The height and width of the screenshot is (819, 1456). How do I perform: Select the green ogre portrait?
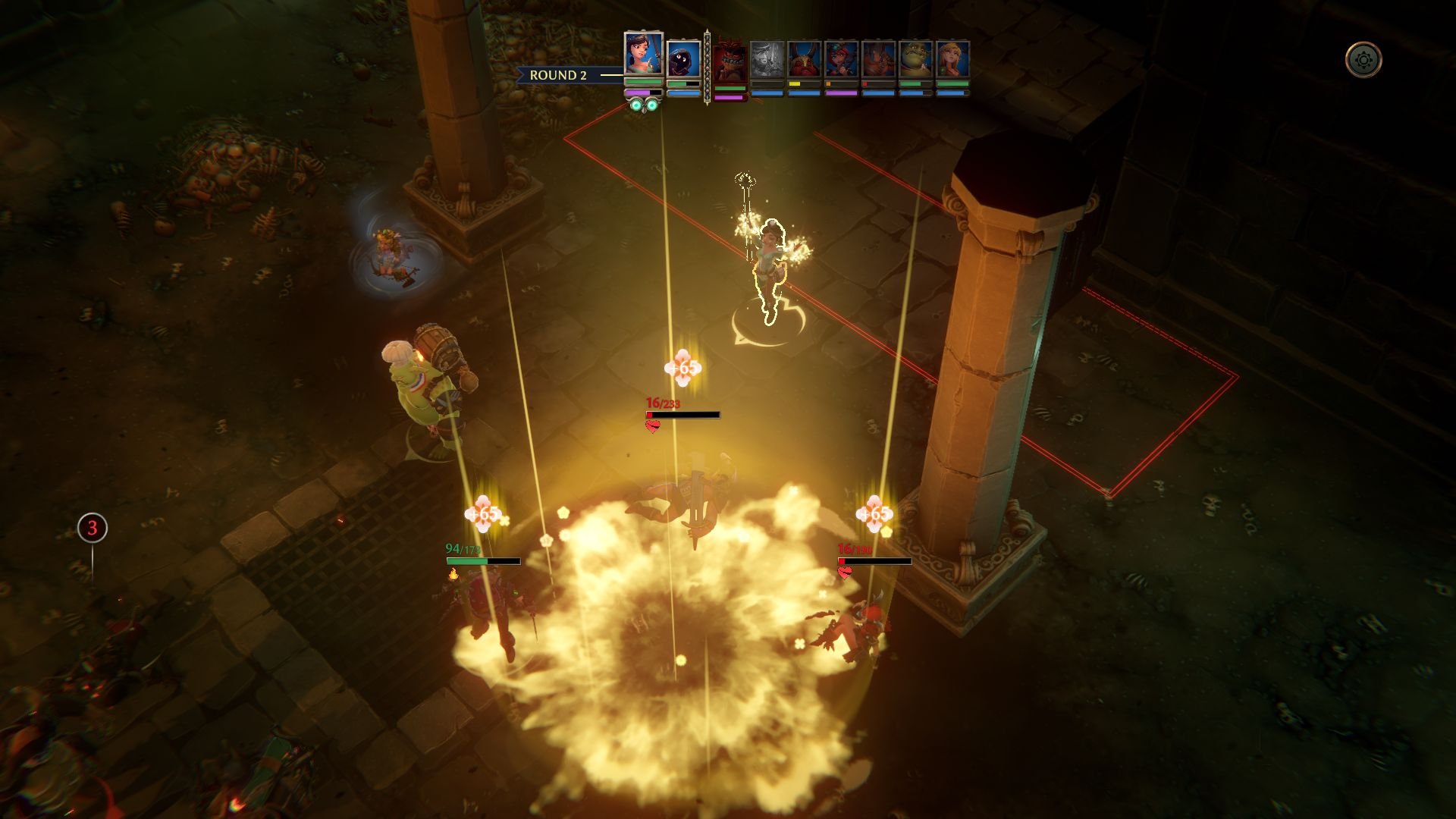[915, 59]
